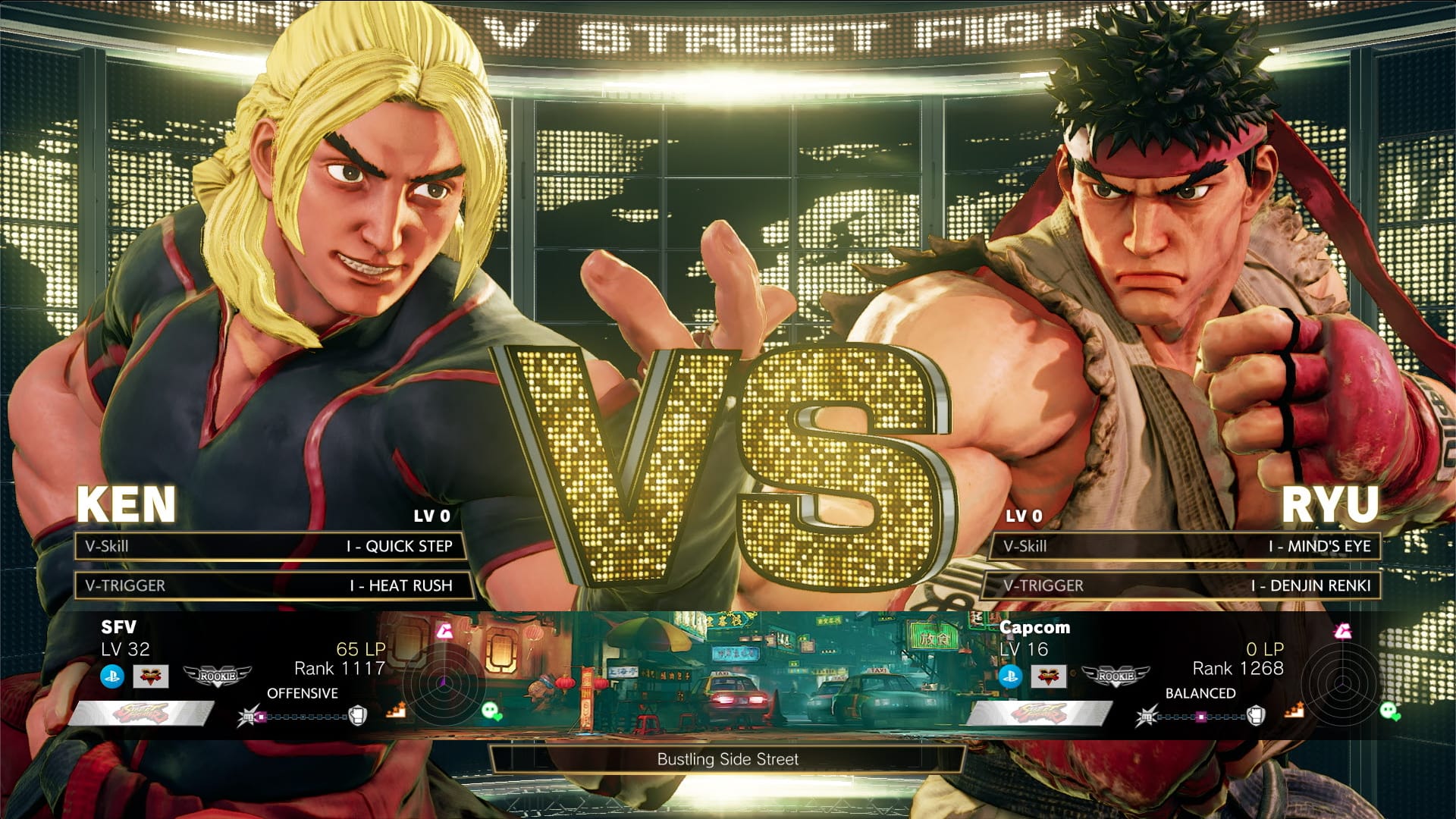Click the Bustling Side Street stage bar
Image resolution: width=1456 pixels, height=819 pixels.
tap(728, 758)
